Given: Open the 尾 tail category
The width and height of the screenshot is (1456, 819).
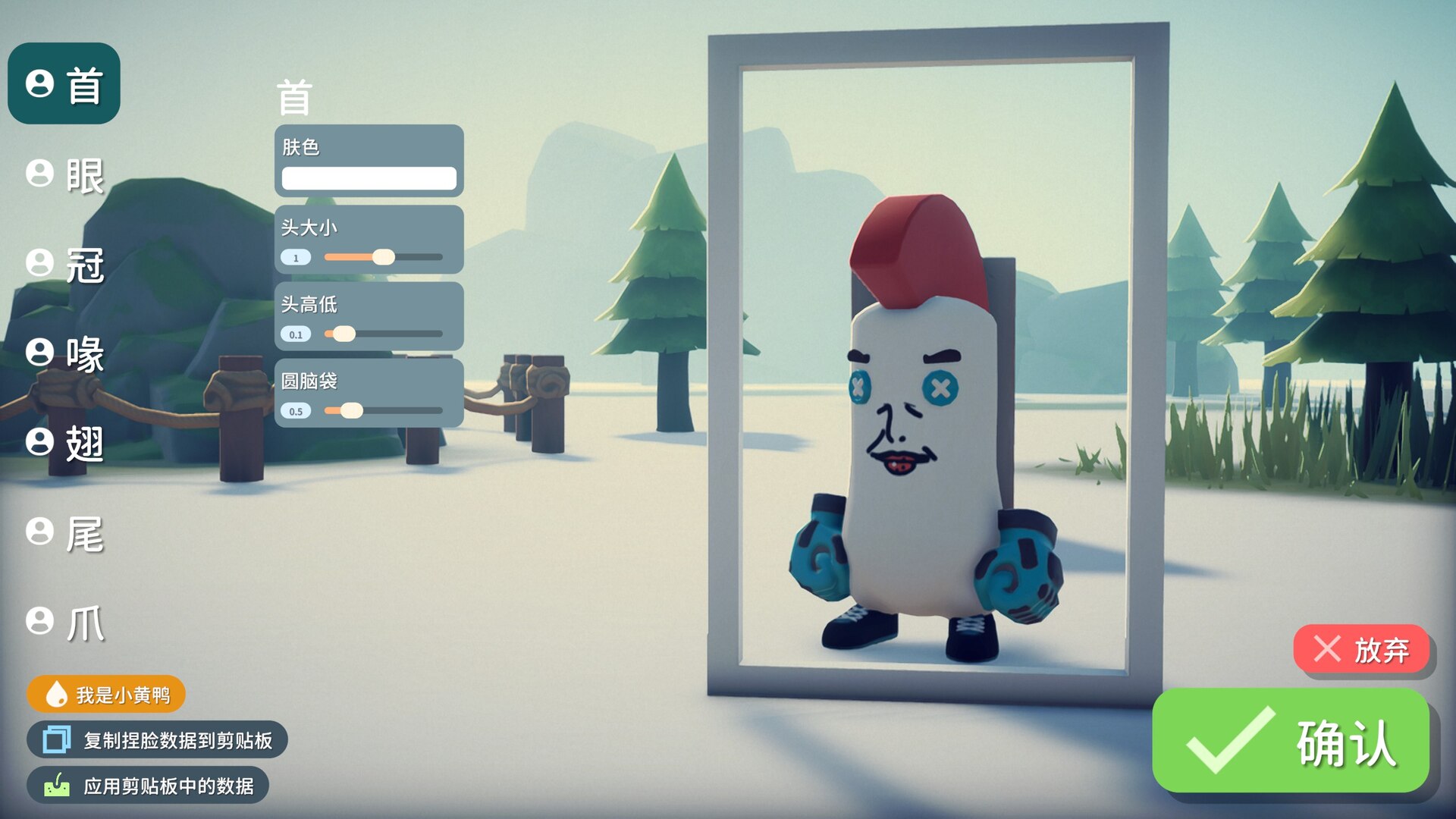Looking at the screenshot, I should tap(66, 533).
